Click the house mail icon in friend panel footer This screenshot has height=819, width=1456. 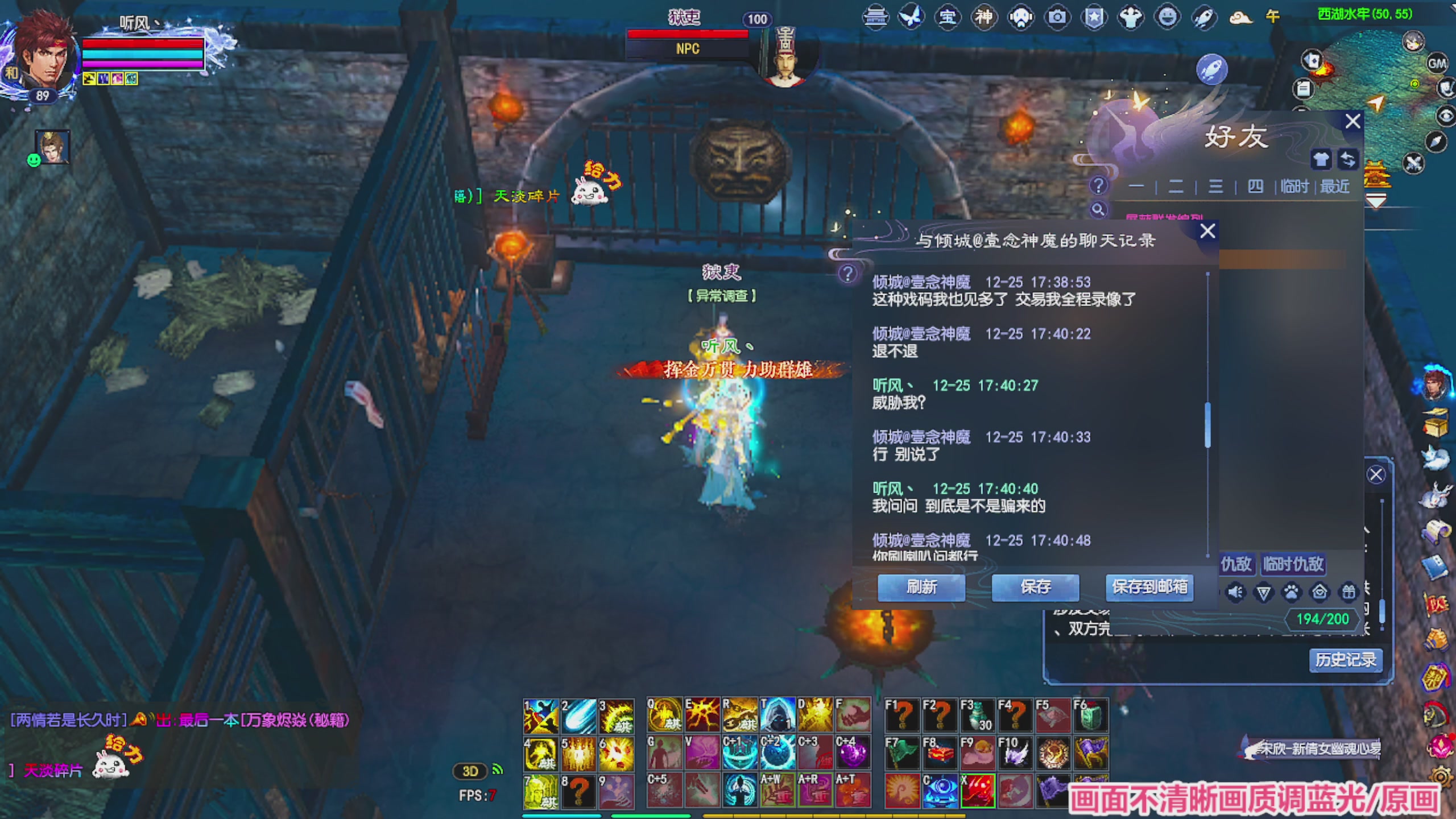(1320, 592)
